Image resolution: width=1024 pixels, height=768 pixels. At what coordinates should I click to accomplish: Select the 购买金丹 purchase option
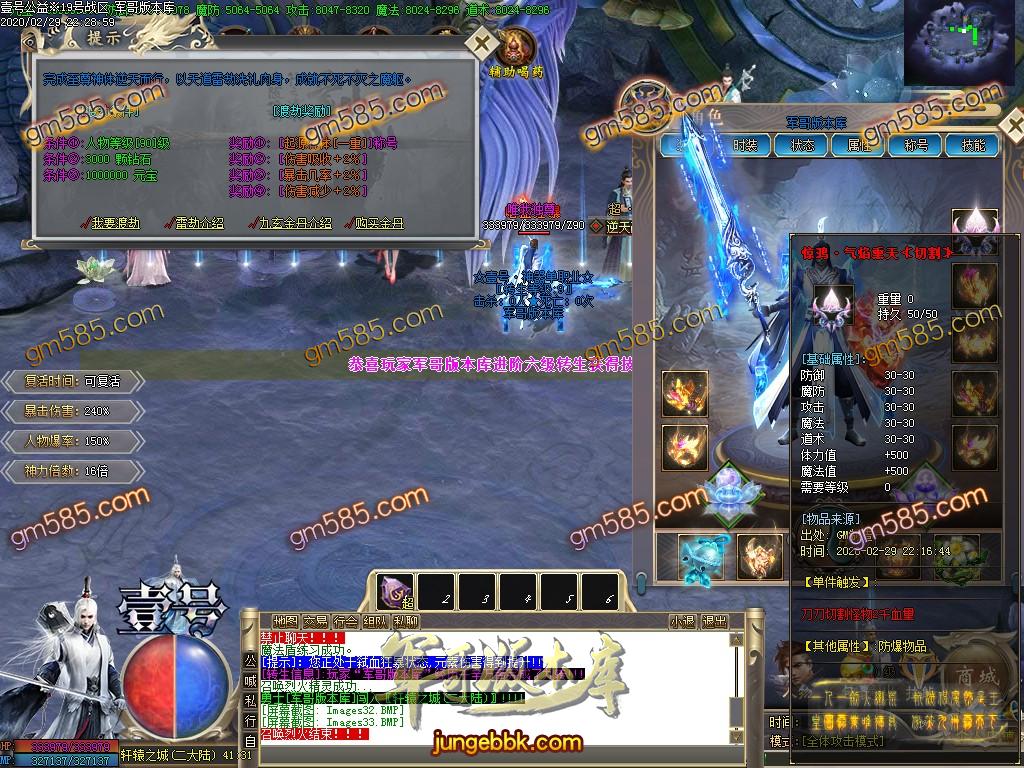click(x=378, y=223)
